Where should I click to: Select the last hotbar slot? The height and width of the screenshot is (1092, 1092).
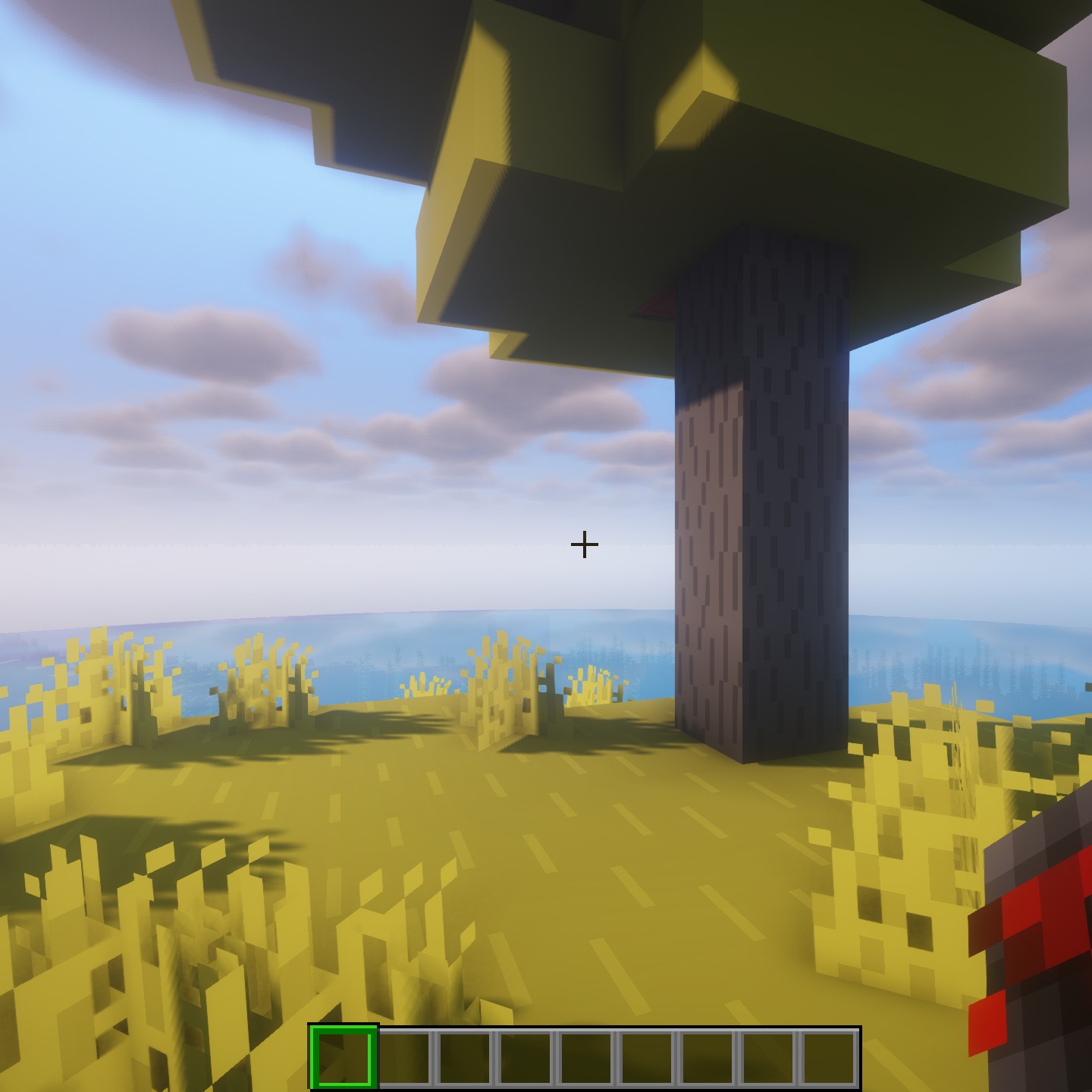coord(830,1060)
